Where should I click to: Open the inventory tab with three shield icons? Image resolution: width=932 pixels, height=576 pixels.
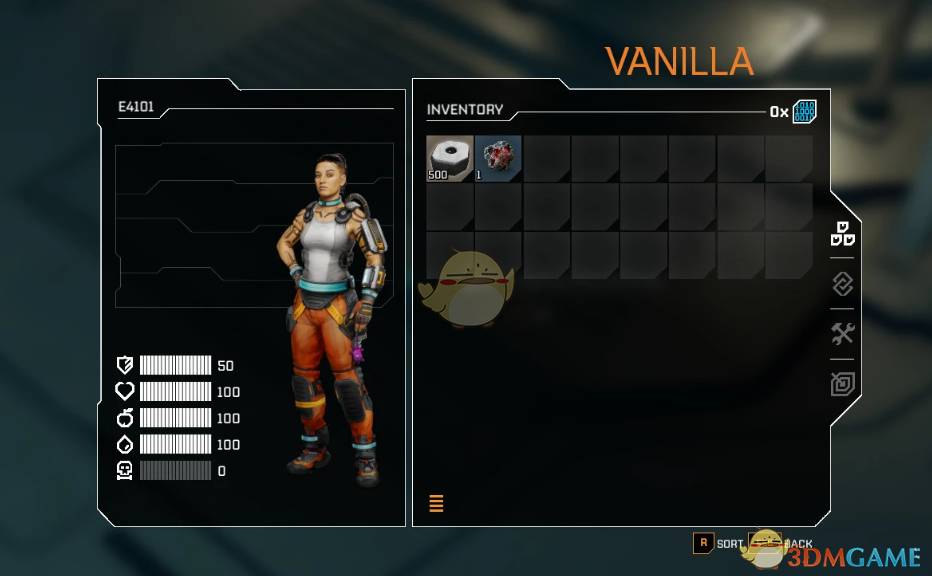843,233
